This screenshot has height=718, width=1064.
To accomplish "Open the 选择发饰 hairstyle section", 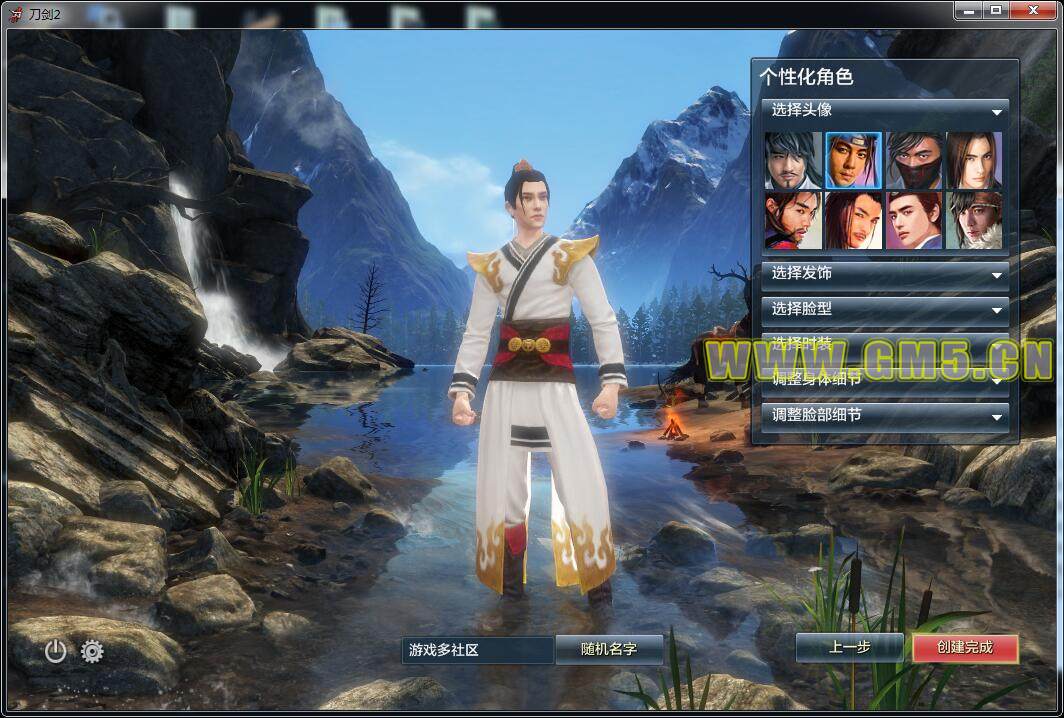I will coord(884,273).
